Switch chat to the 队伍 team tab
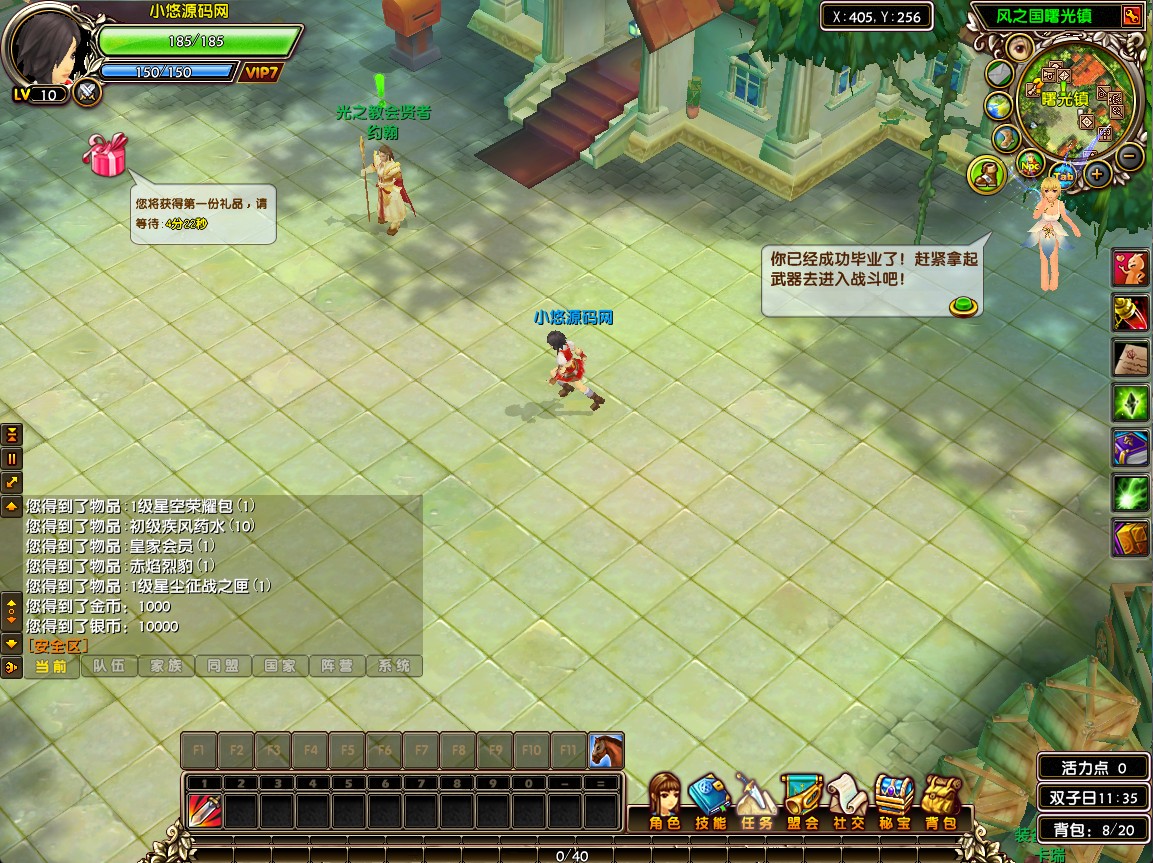 [108, 666]
